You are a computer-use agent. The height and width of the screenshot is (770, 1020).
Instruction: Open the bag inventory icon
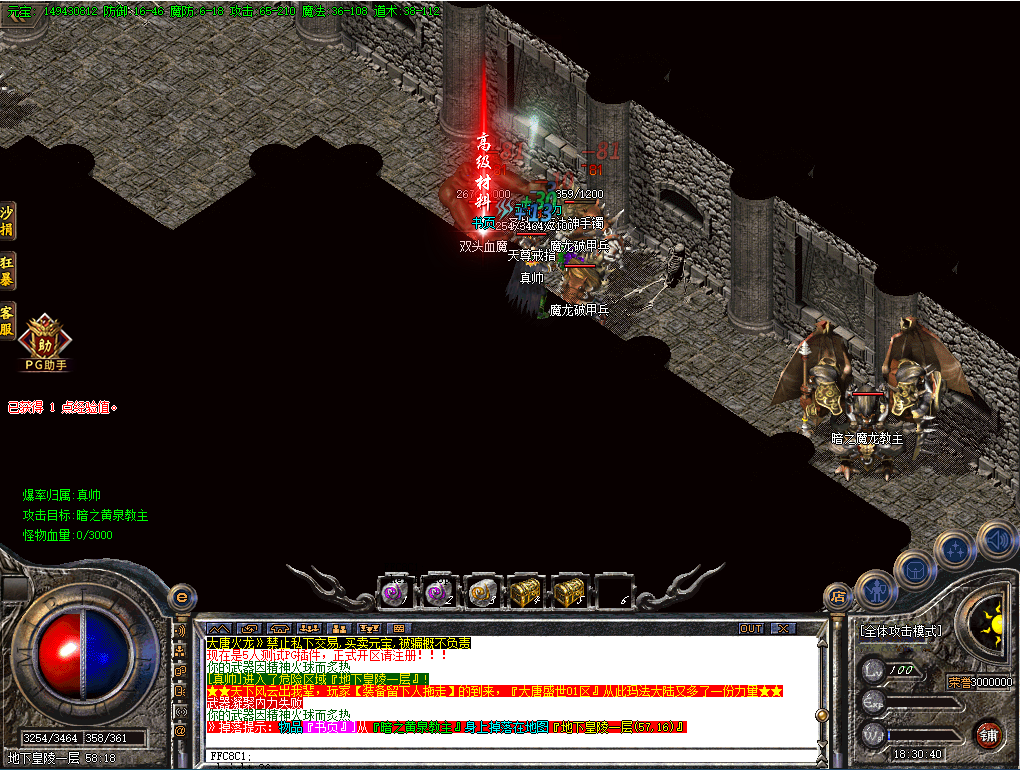point(914,569)
